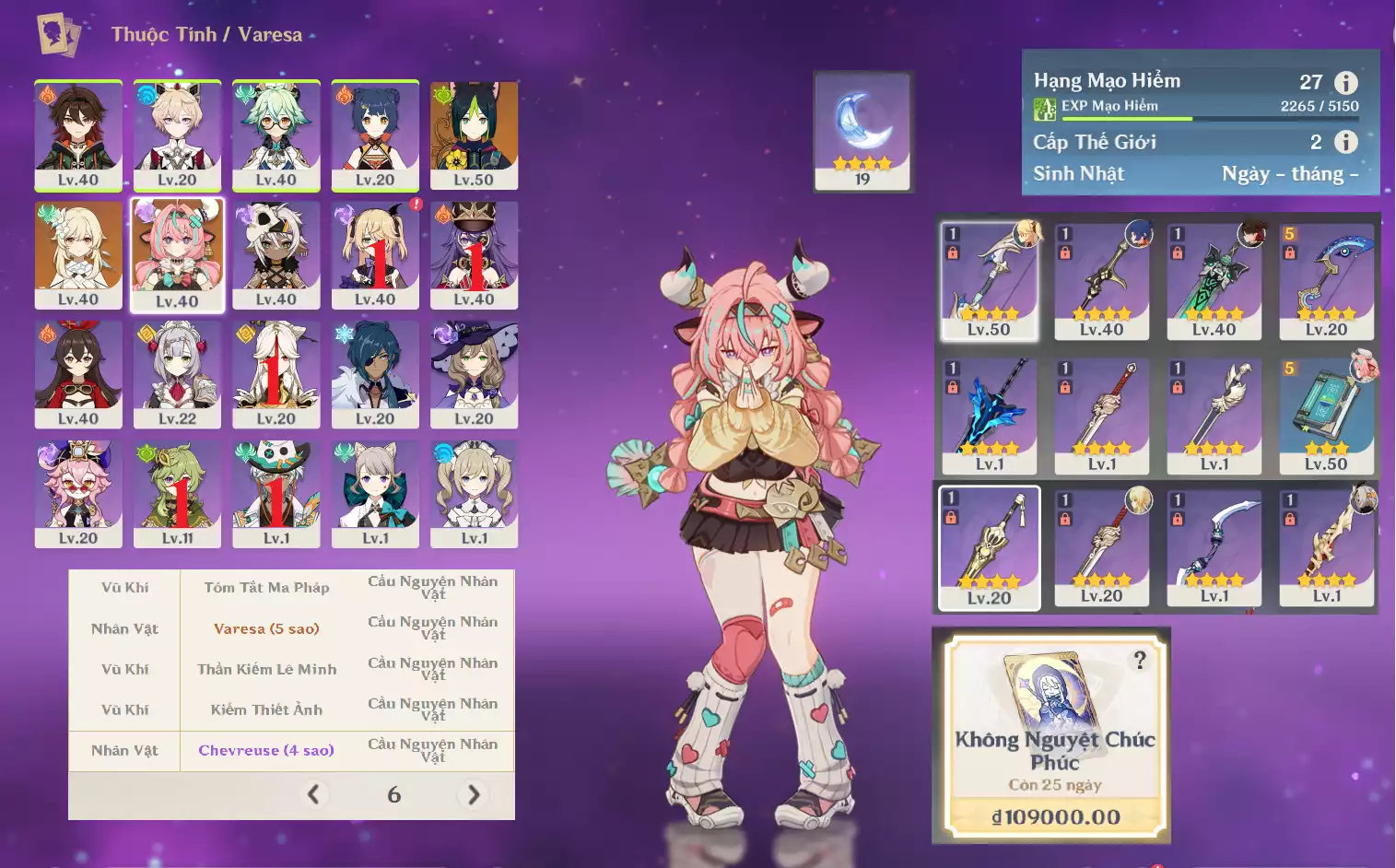Go to the previous wish history page
1396x868 pixels.
pos(313,794)
